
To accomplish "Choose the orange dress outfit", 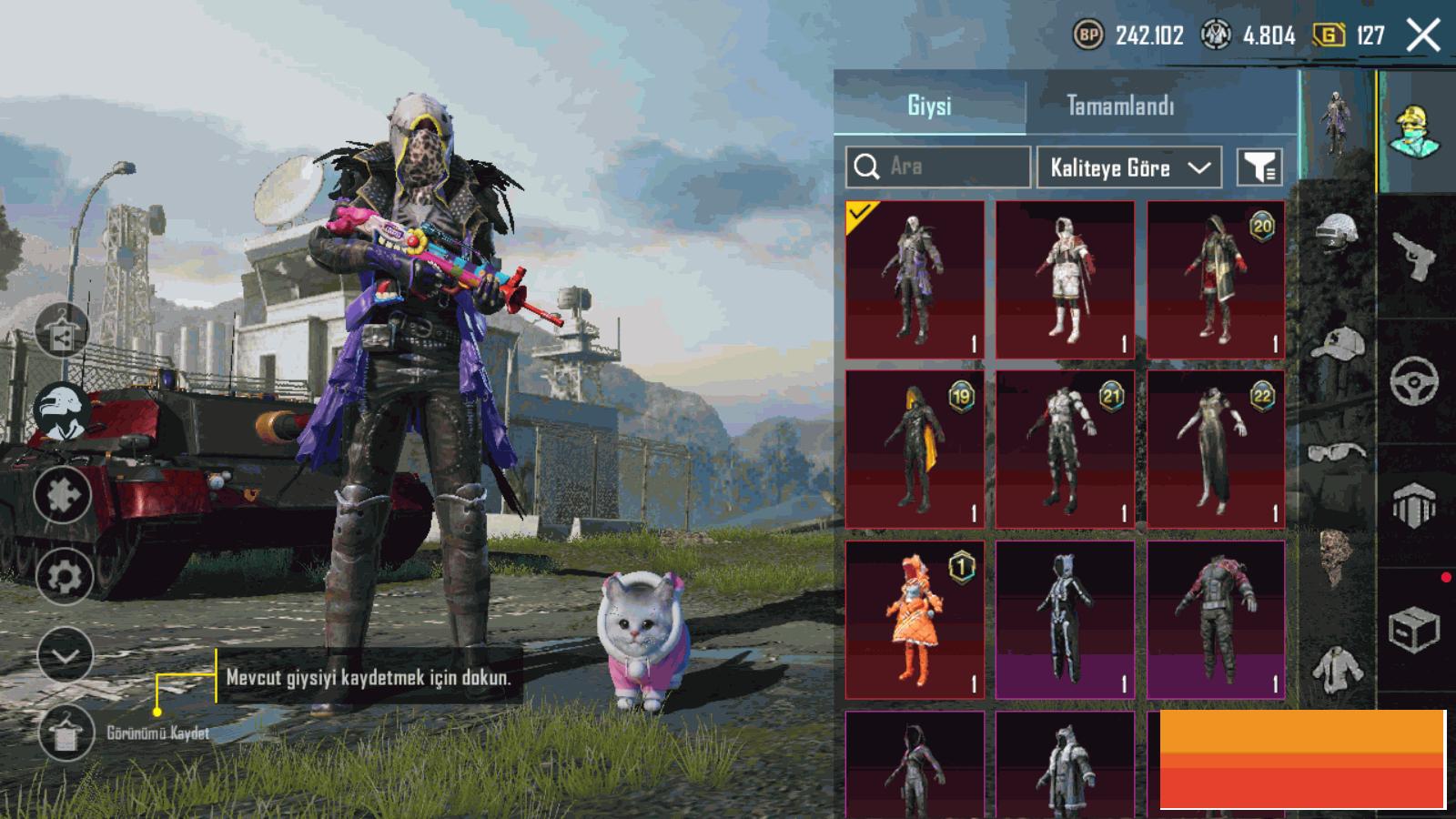I will click(915, 620).
